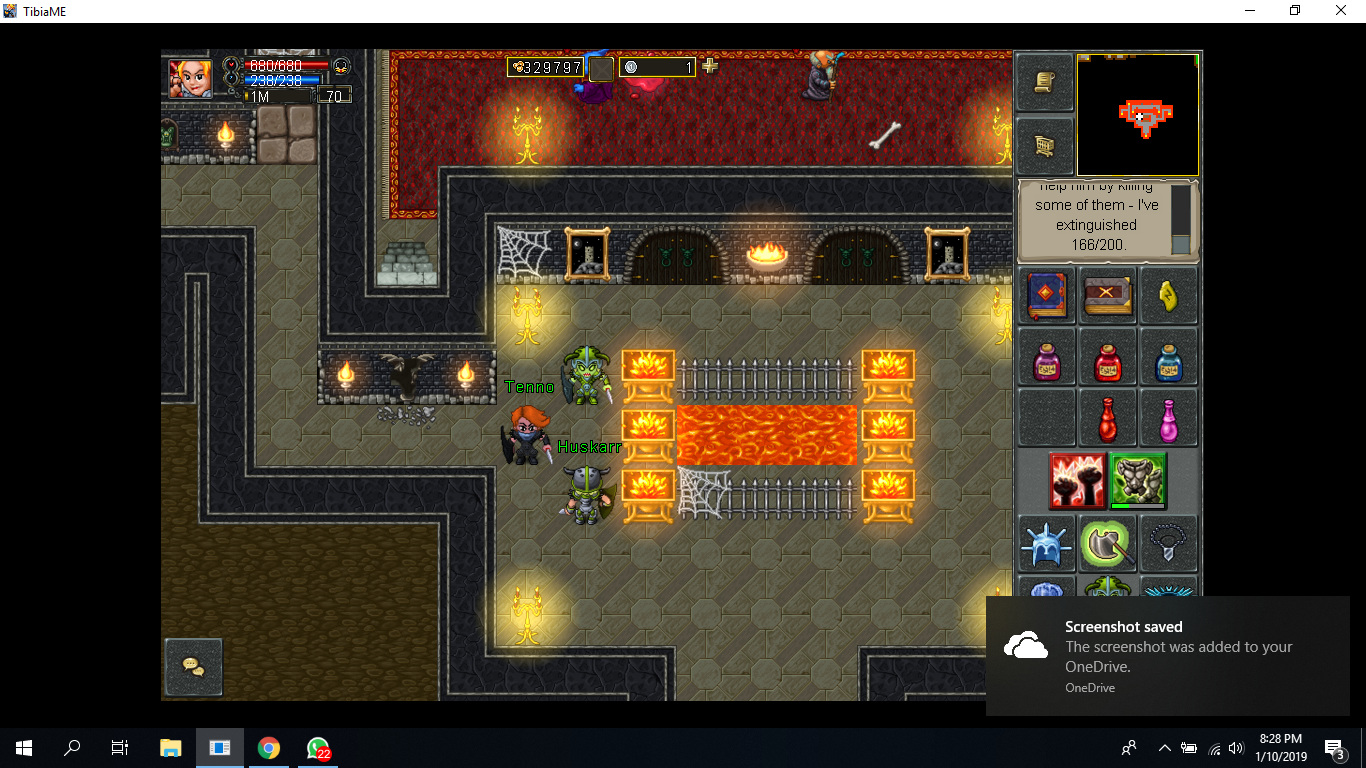Screen dimensions: 1366x768
Task: Select the pendant necklace slot
Action: pos(1168,544)
